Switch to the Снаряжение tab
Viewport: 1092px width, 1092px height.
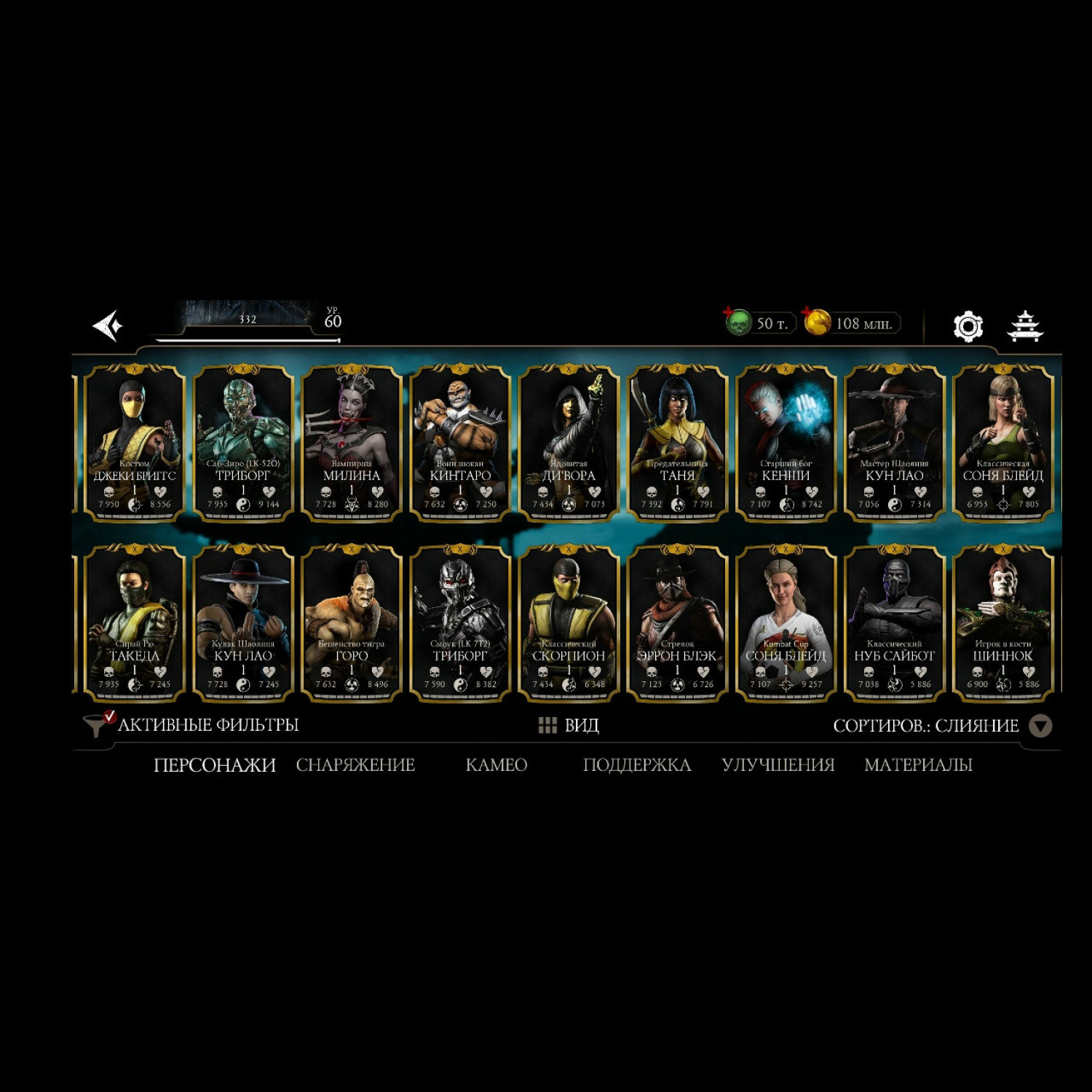pos(355,765)
